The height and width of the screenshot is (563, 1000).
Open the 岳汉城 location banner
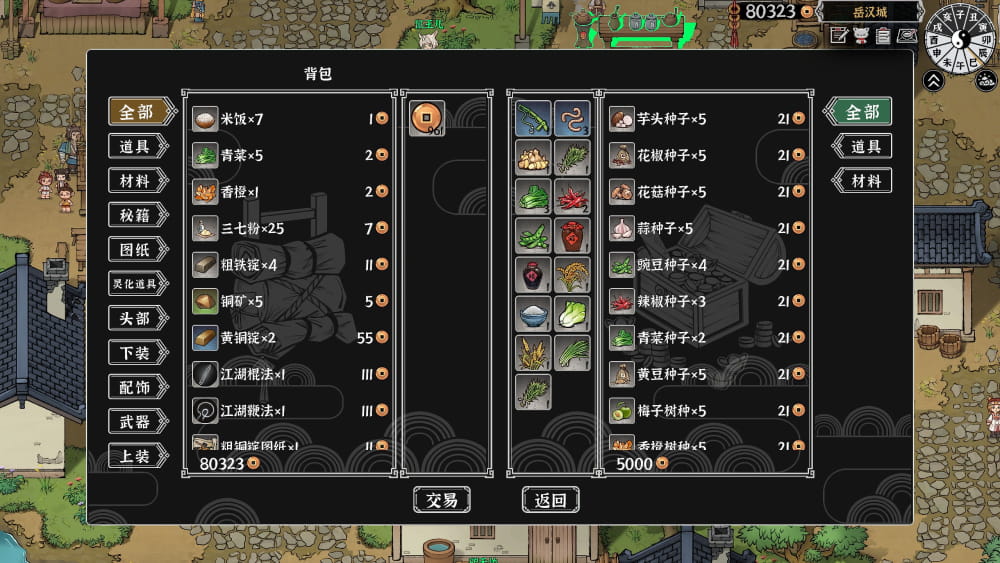869,12
